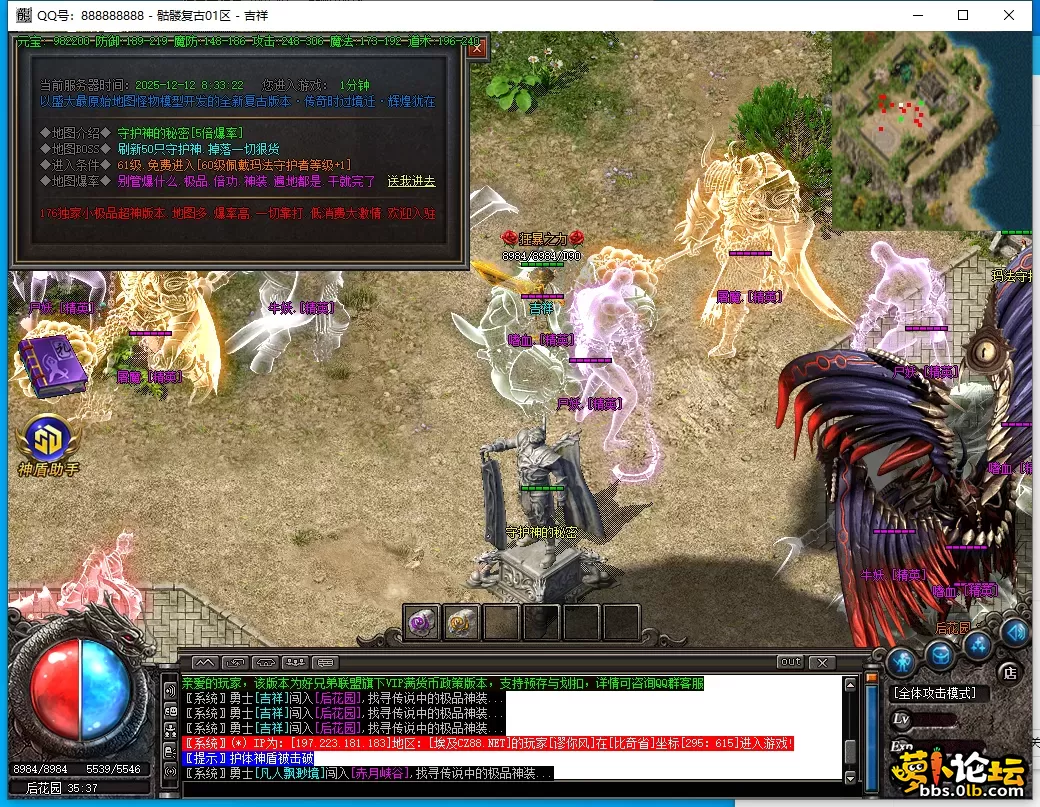Use the purple scroll in the hotbar
This screenshot has width=1040, height=807.
[421, 622]
